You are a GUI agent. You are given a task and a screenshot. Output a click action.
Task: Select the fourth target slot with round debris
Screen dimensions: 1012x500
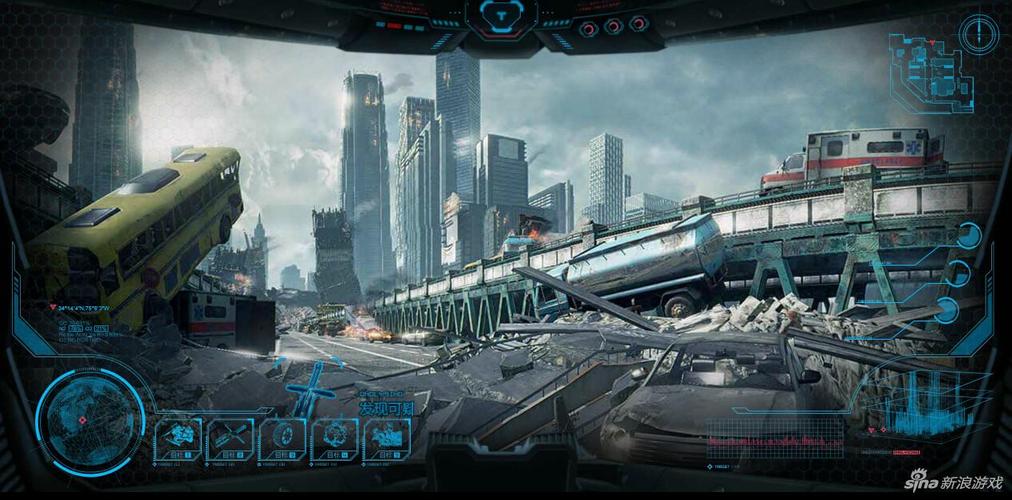(x=334, y=438)
